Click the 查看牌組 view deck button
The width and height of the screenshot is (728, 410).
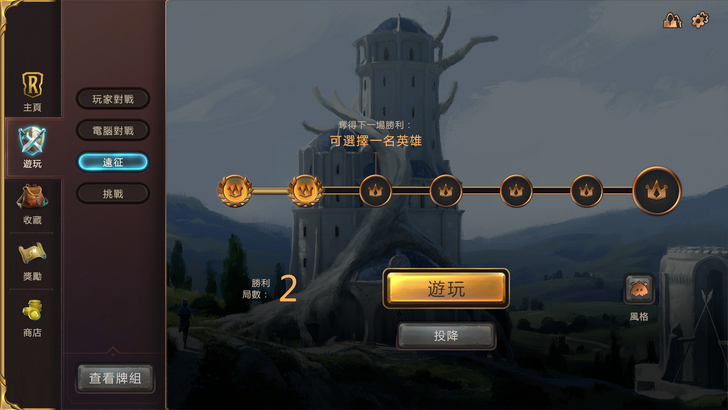(x=116, y=378)
